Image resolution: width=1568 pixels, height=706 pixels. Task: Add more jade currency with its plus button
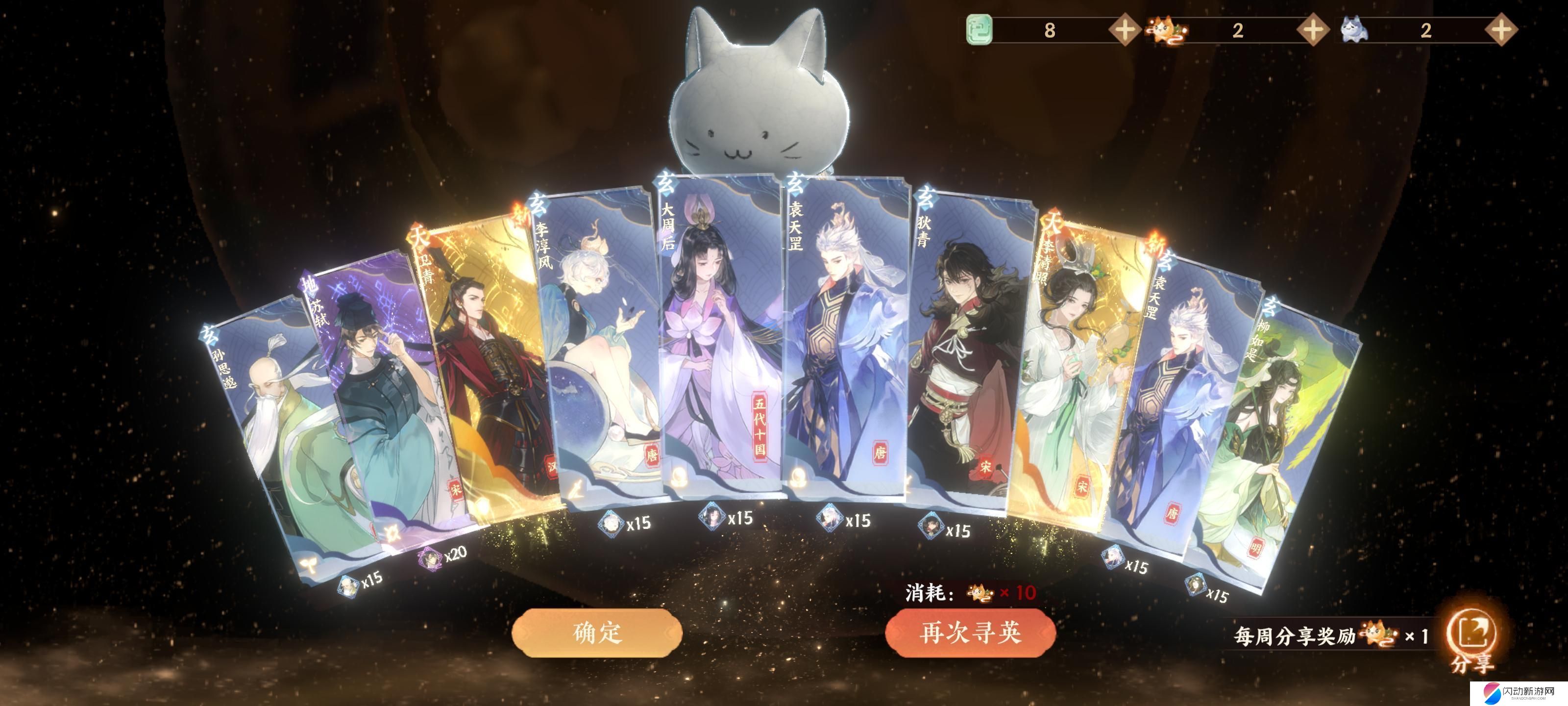pos(1124,30)
